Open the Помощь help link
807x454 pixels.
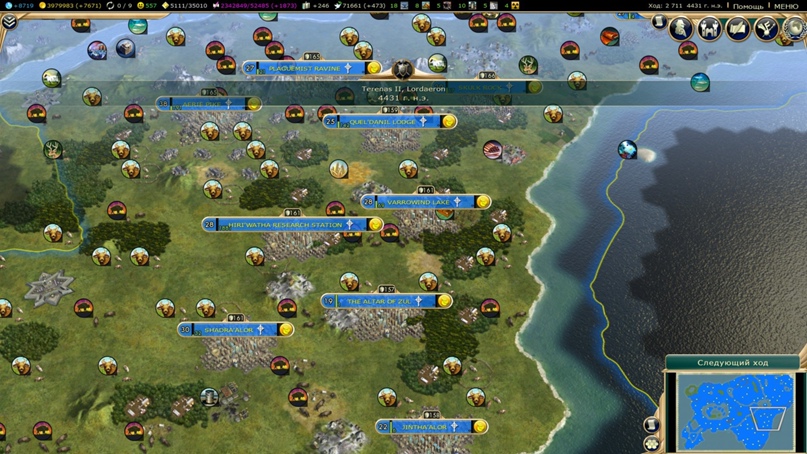(x=748, y=6)
